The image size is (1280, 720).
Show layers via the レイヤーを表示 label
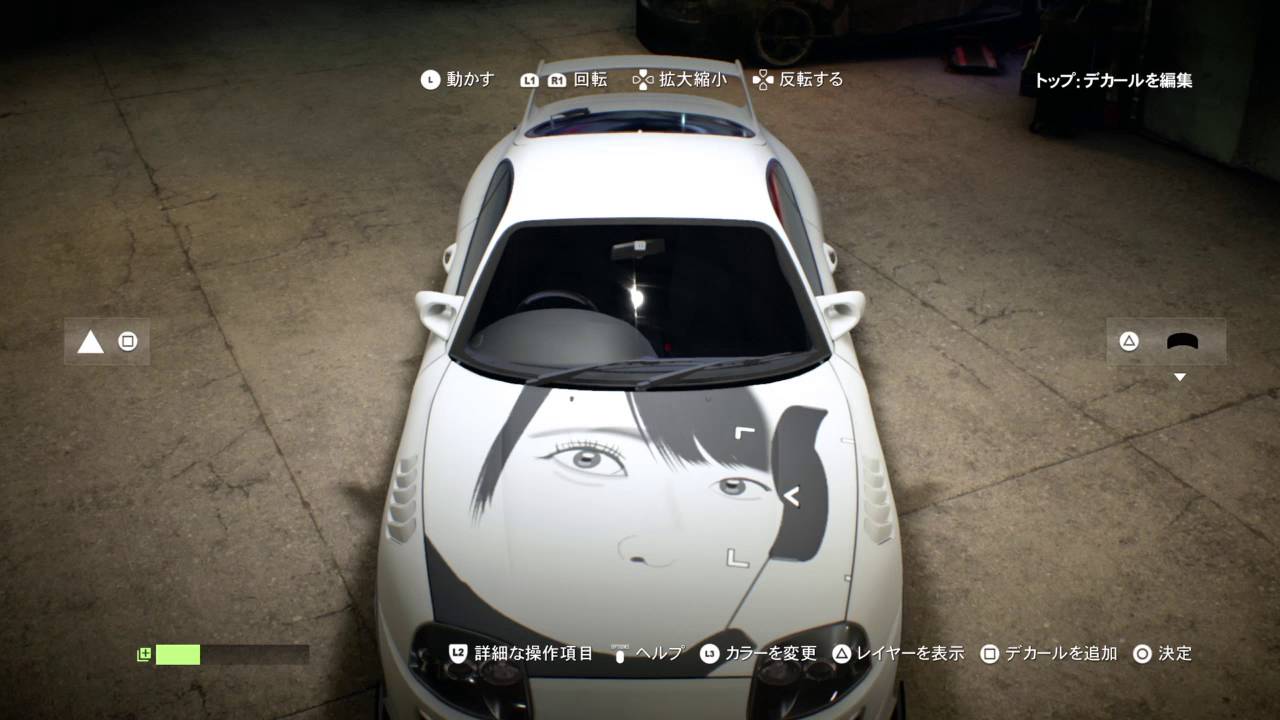pyautogui.click(x=909, y=653)
